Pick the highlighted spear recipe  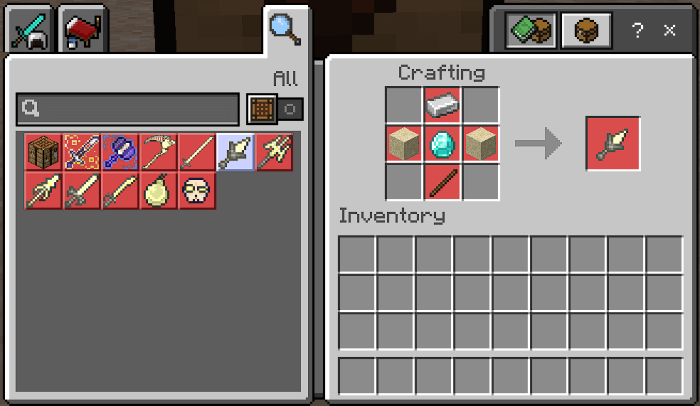pyautogui.click(x=236, y=152)
